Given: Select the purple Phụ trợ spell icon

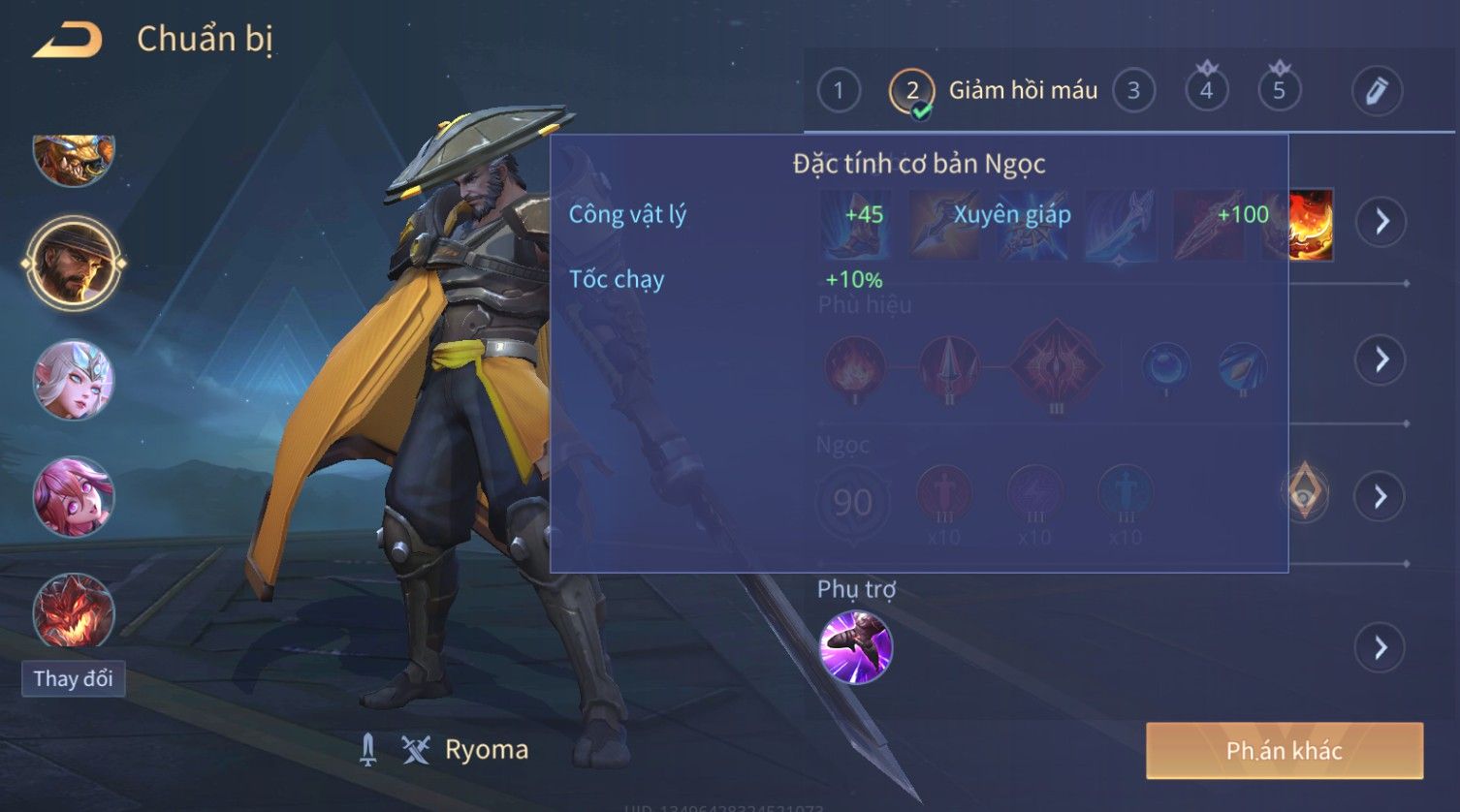Looking at the screenshot, I should 855,647.
